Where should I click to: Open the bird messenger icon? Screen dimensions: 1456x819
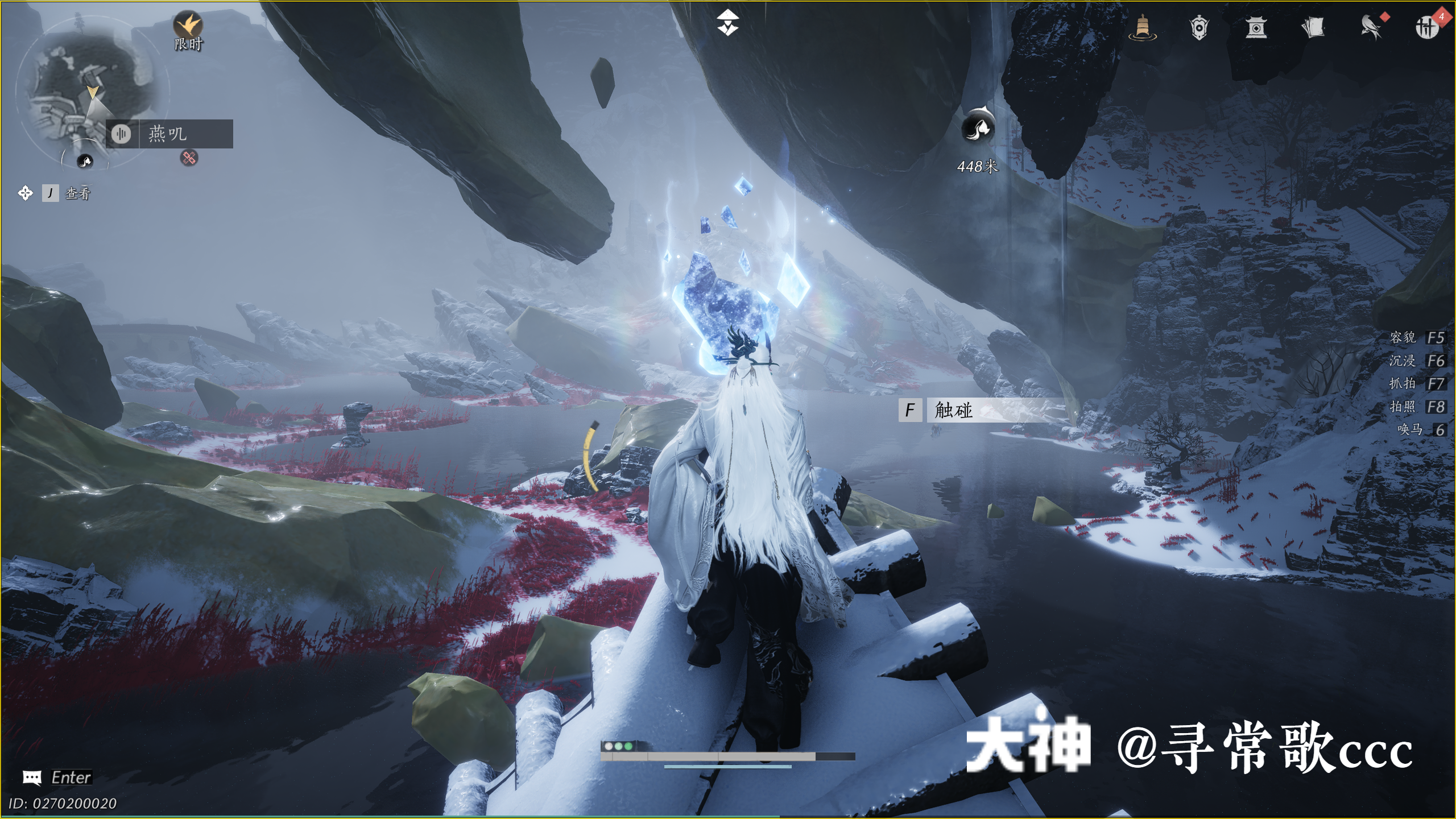[1371, 27]
